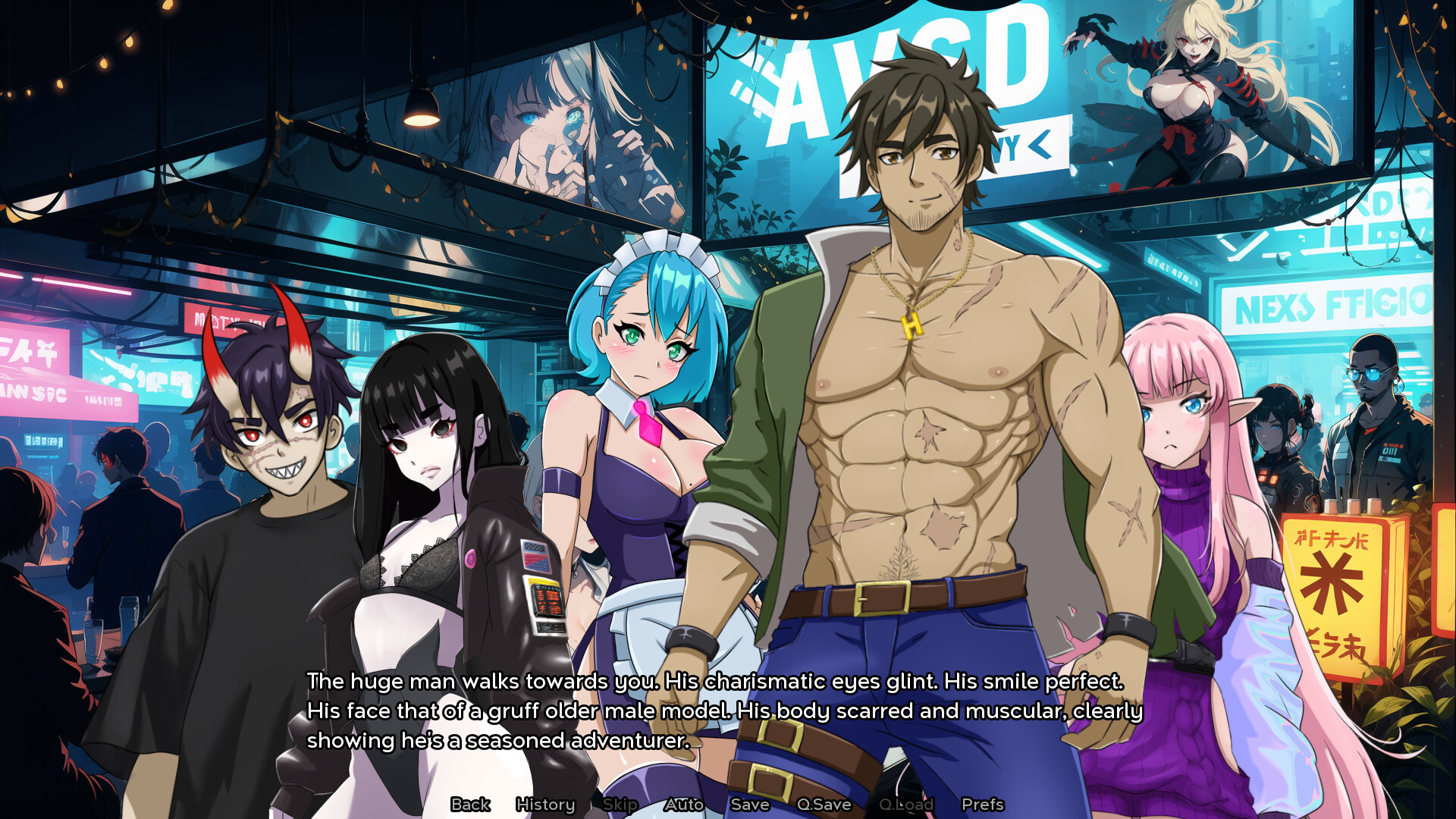Quick load with Q.Load

coord(906,804)
